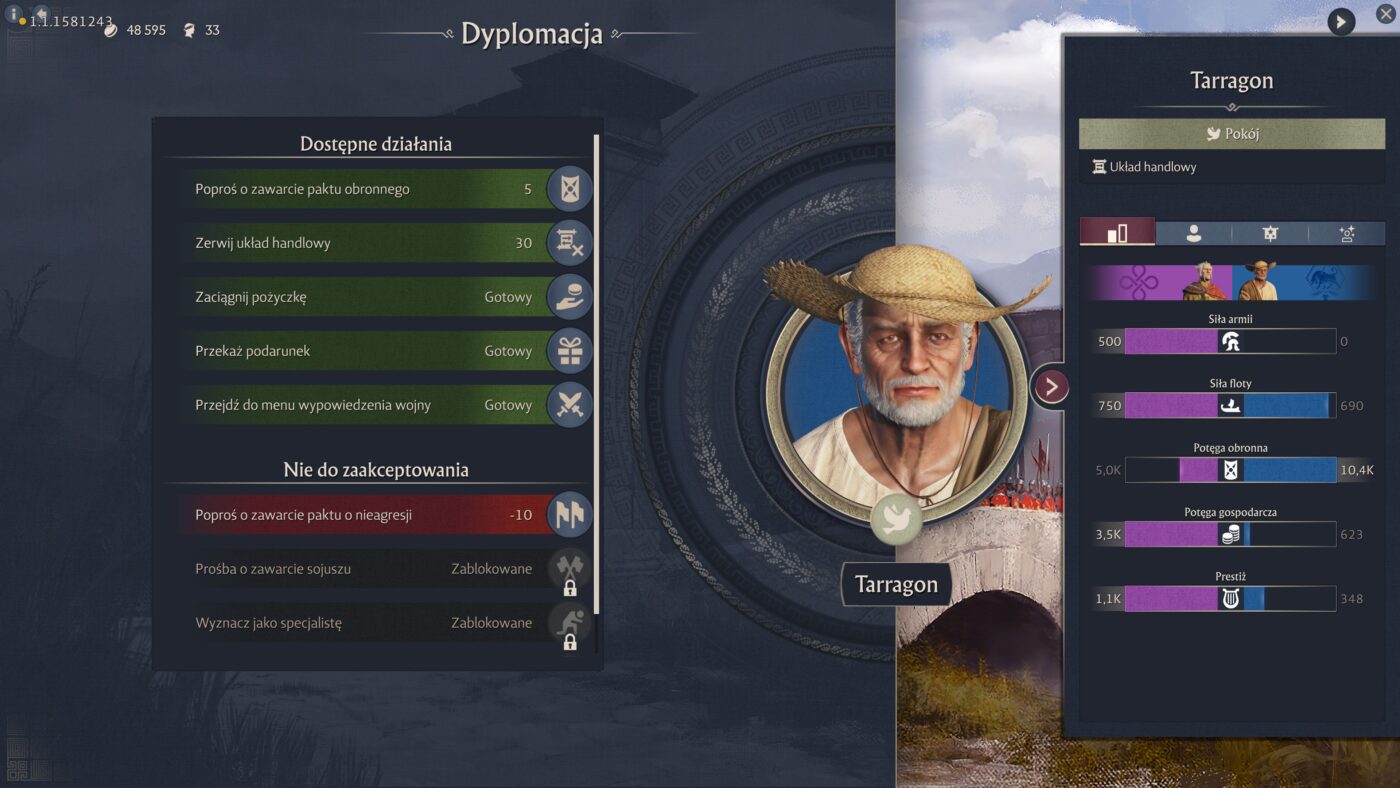Switch to the star banner tab
Viewport: 1400px width, 788px height.
1270,233
